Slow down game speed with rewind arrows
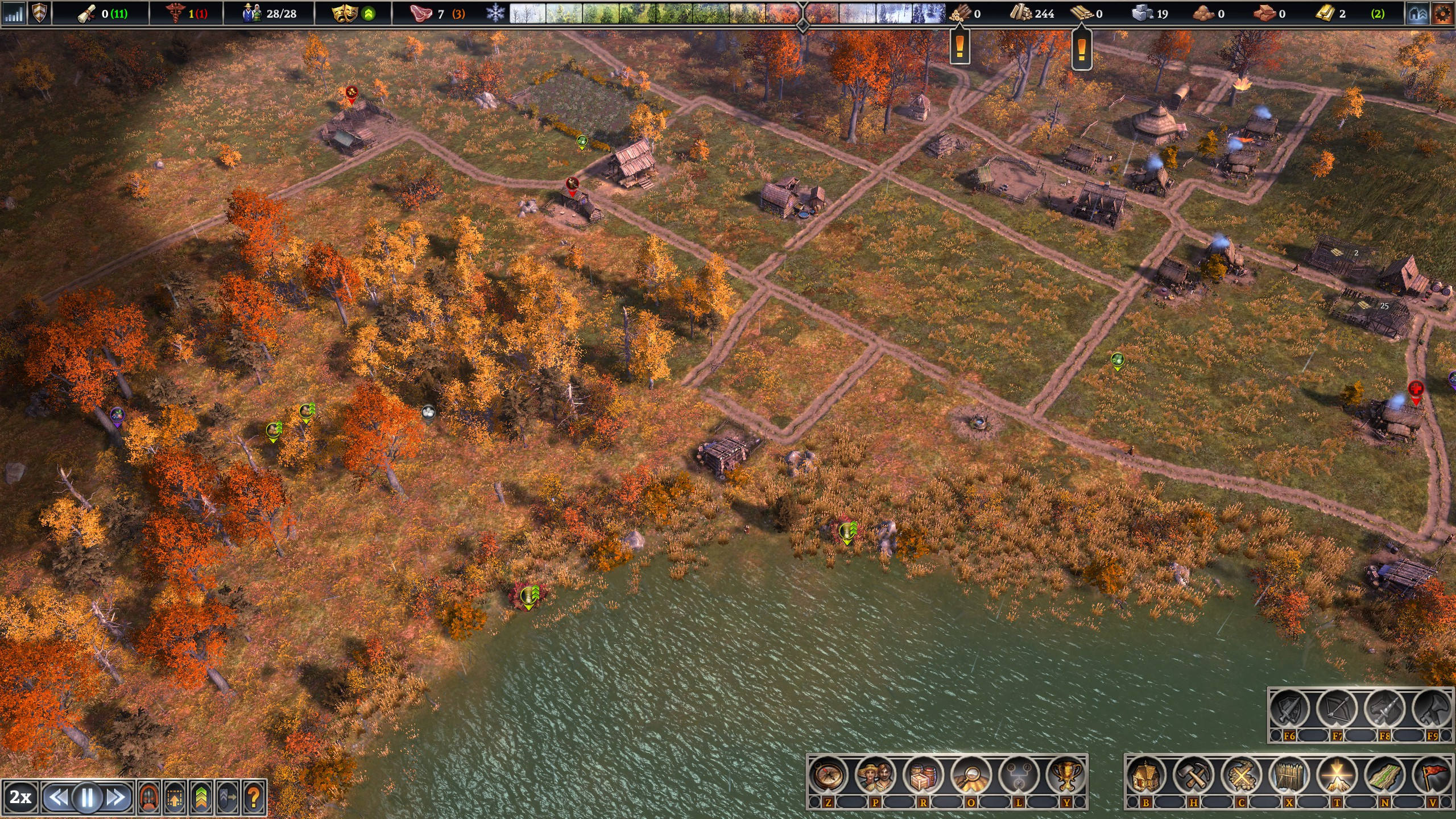 59,797
